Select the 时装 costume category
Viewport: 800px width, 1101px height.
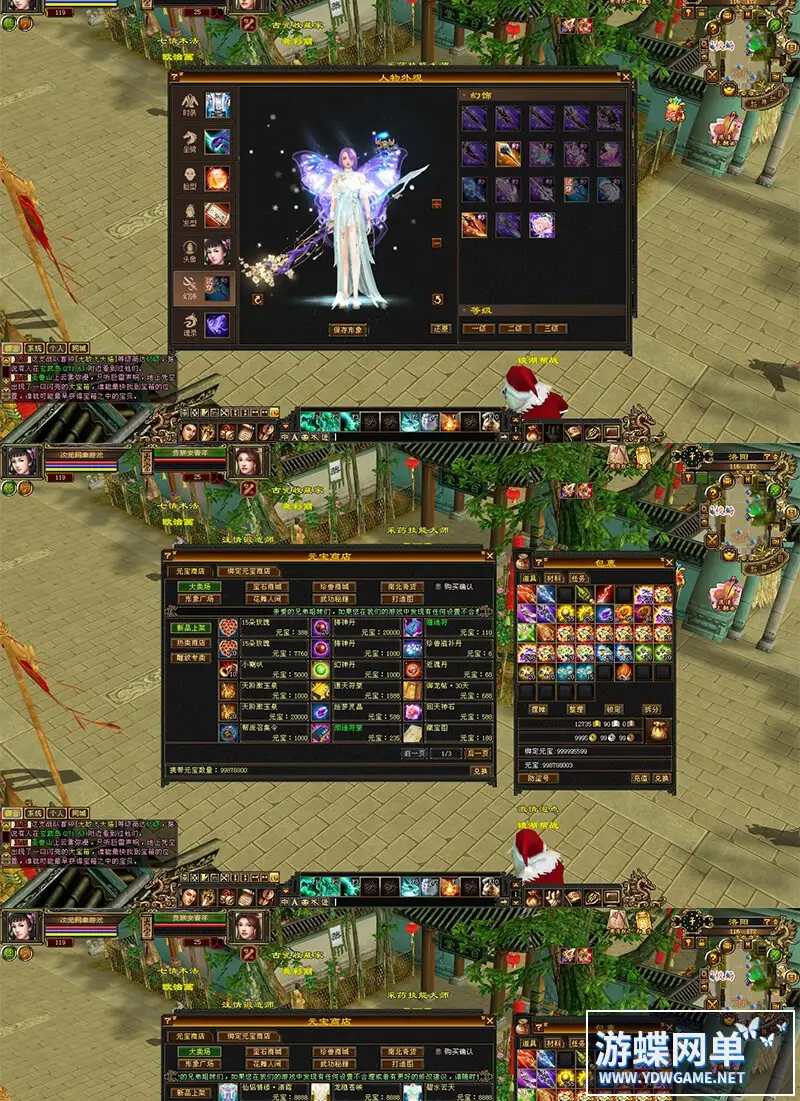[x=204, y=105]
